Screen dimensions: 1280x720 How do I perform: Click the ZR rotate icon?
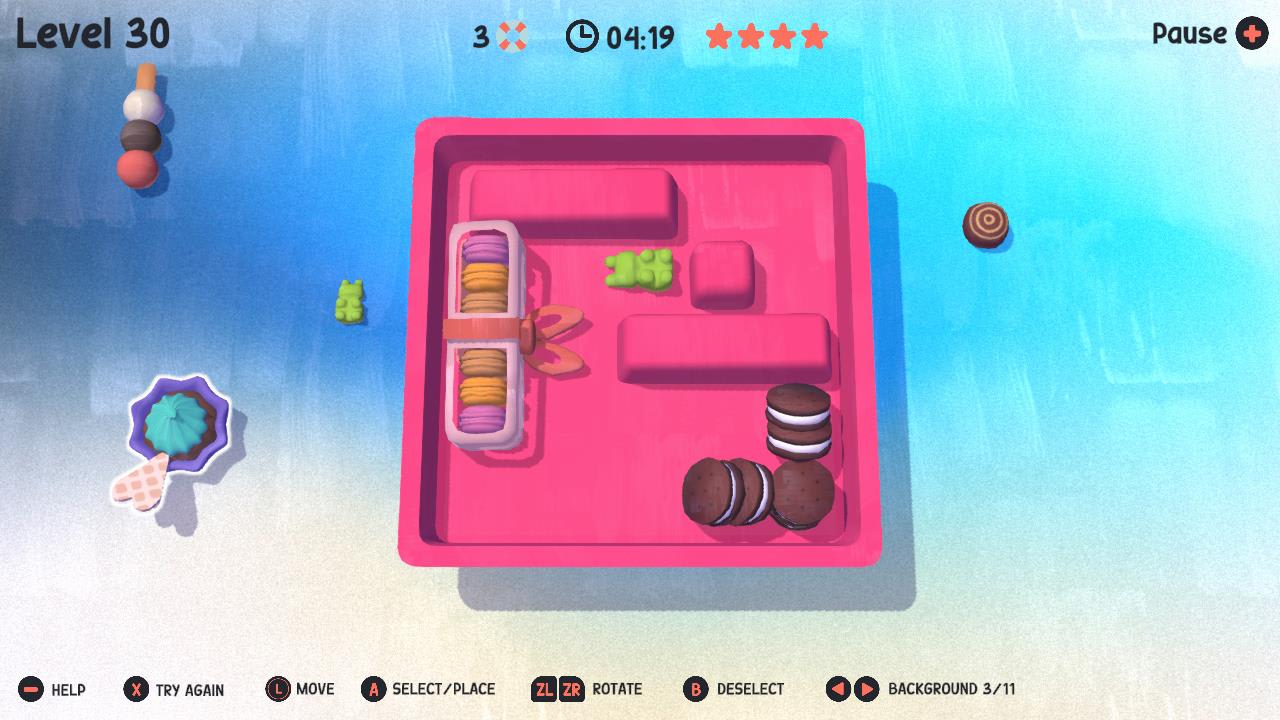coord(573,689)
